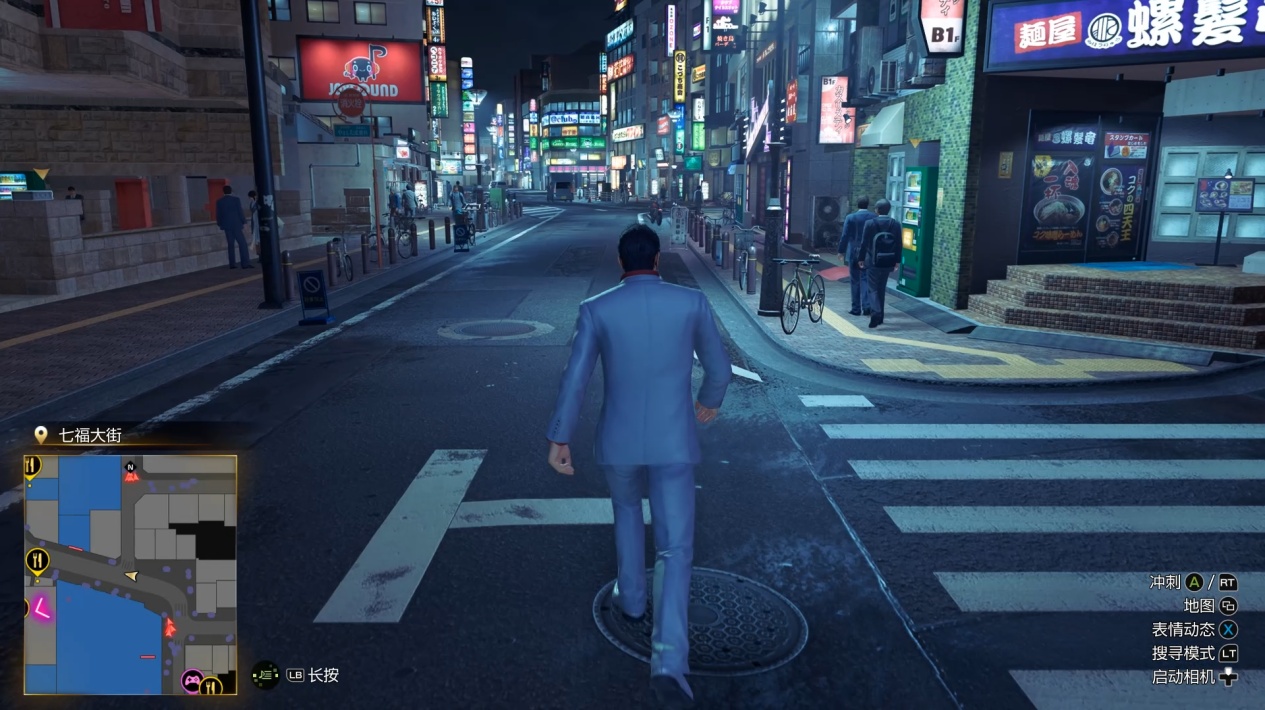Click the red enemy marker below the north indicator
This screenshot has height=710, width=1265.
point(131,478)
